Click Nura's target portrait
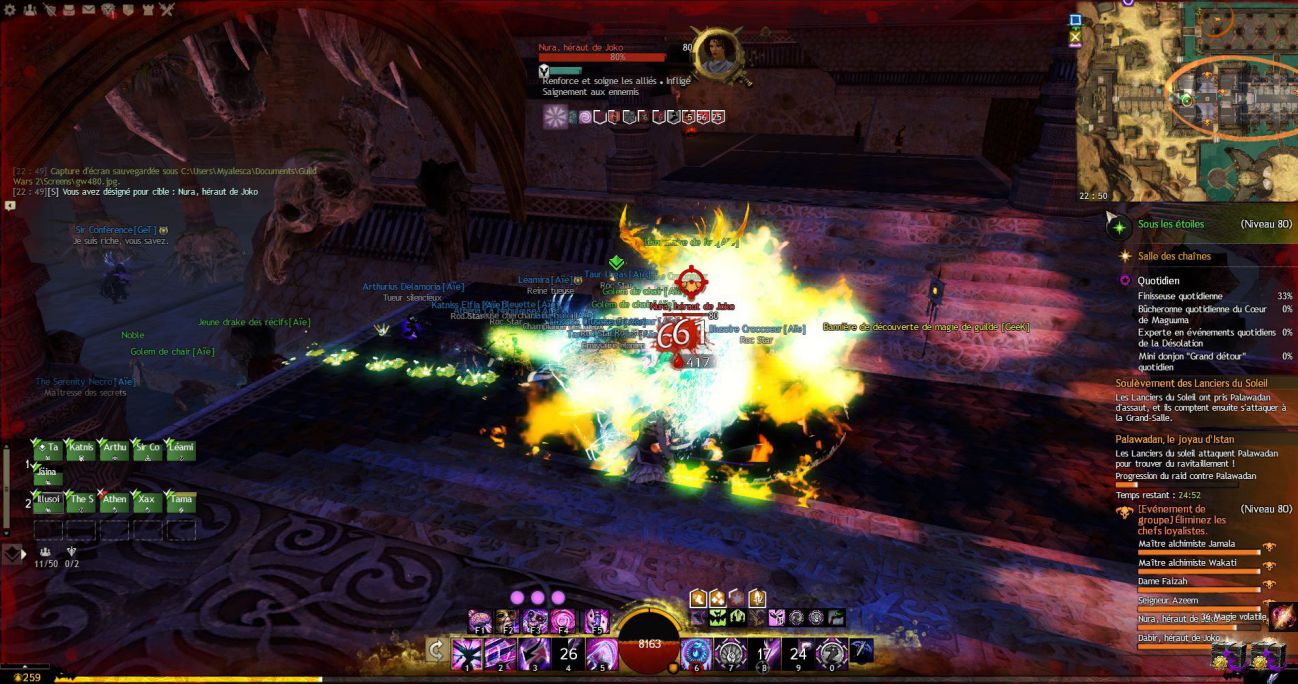This screenshot has height=684, width=1298. (717, 53)
